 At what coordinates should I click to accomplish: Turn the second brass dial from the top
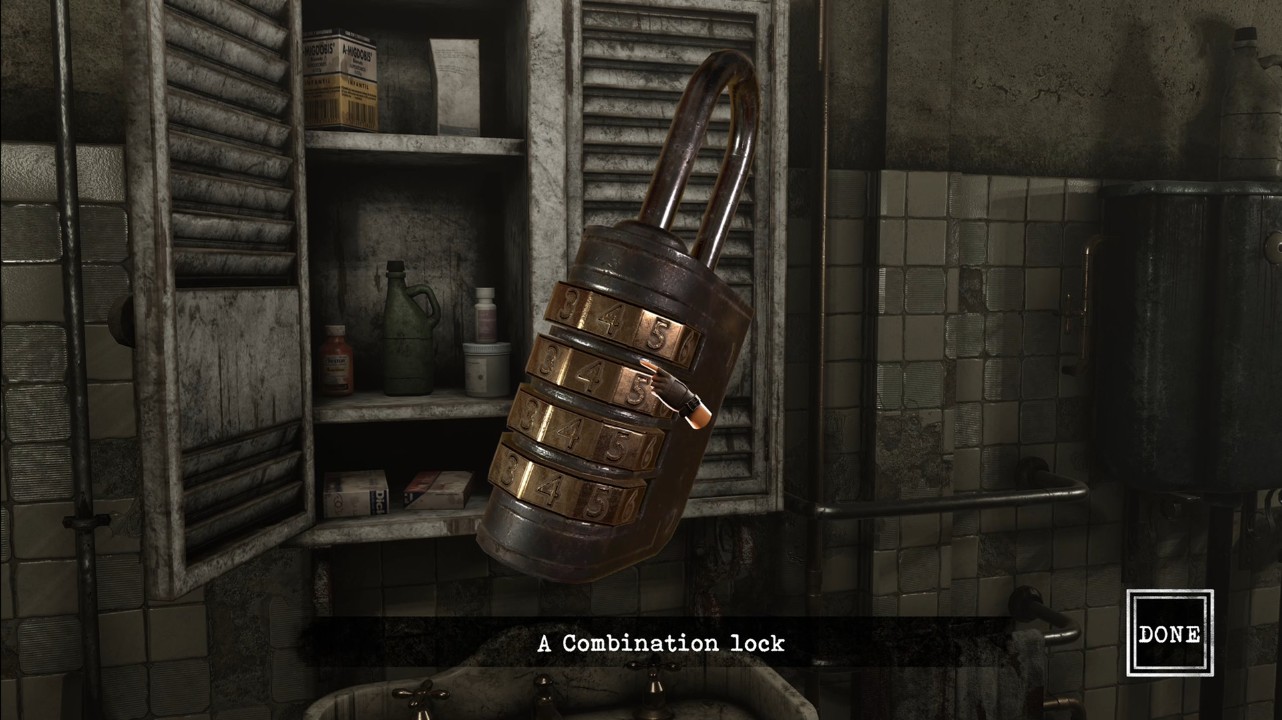598,377
